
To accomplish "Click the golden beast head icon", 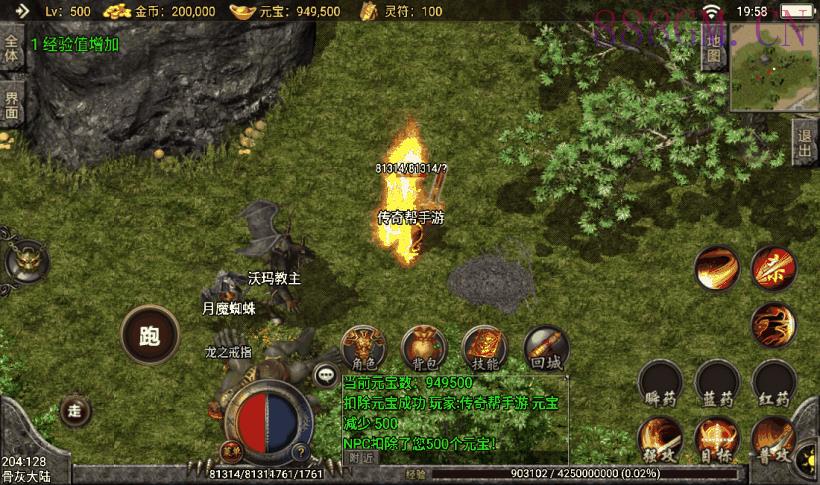I will [x=25, y=262].
